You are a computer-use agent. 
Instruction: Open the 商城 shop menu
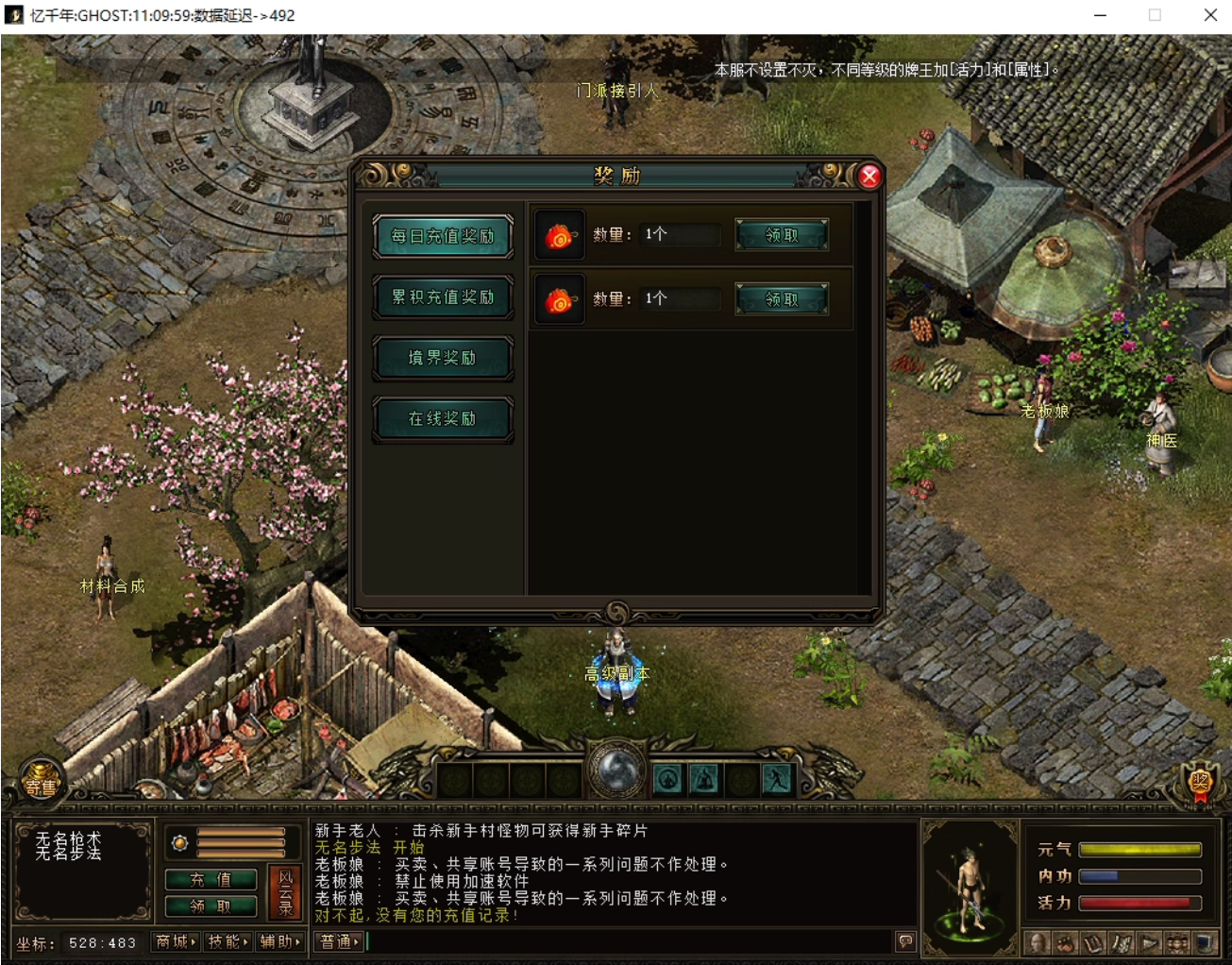click(x=176, y=941)
